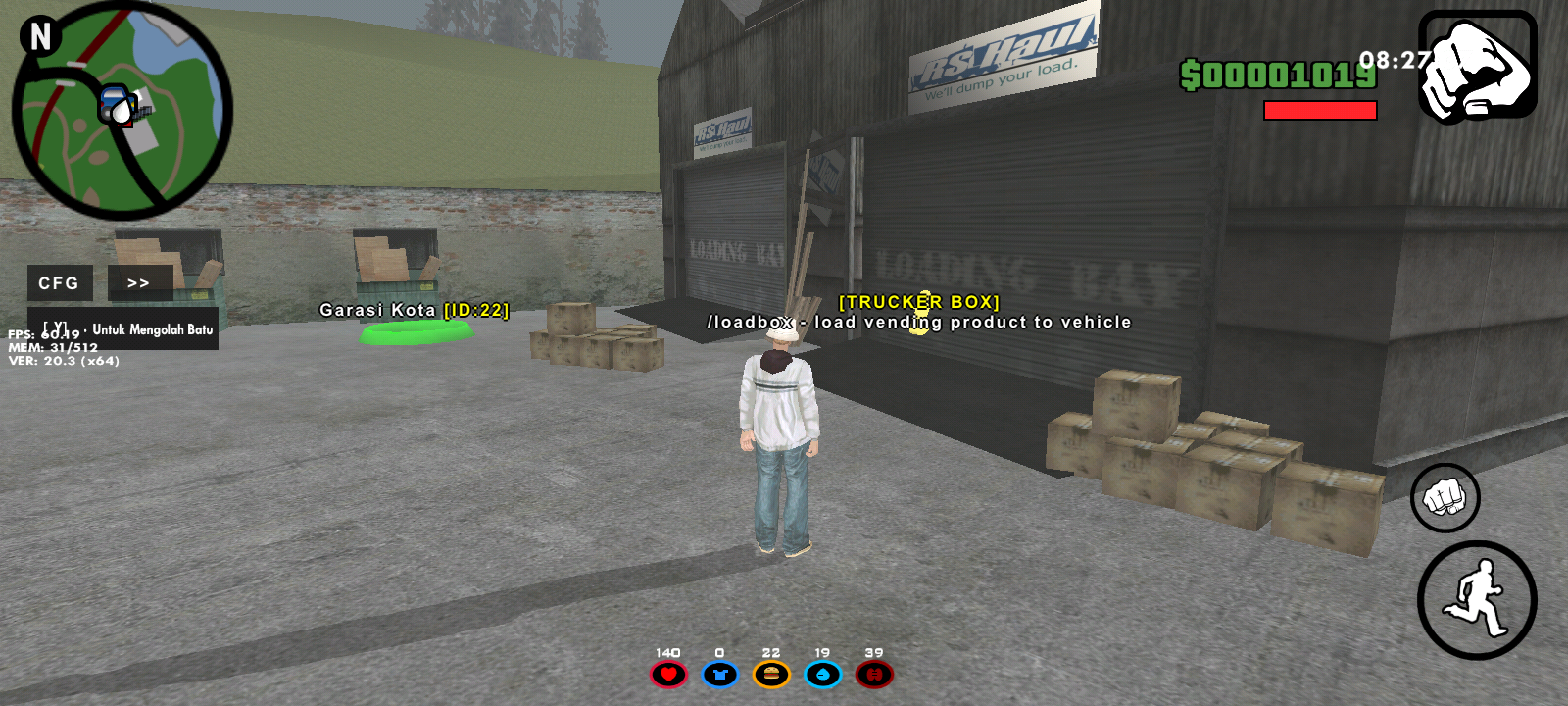Viewport: 1568px width, 706px height.
Task: Open the circular radar minimap
Action: click(x=122, y=111)
